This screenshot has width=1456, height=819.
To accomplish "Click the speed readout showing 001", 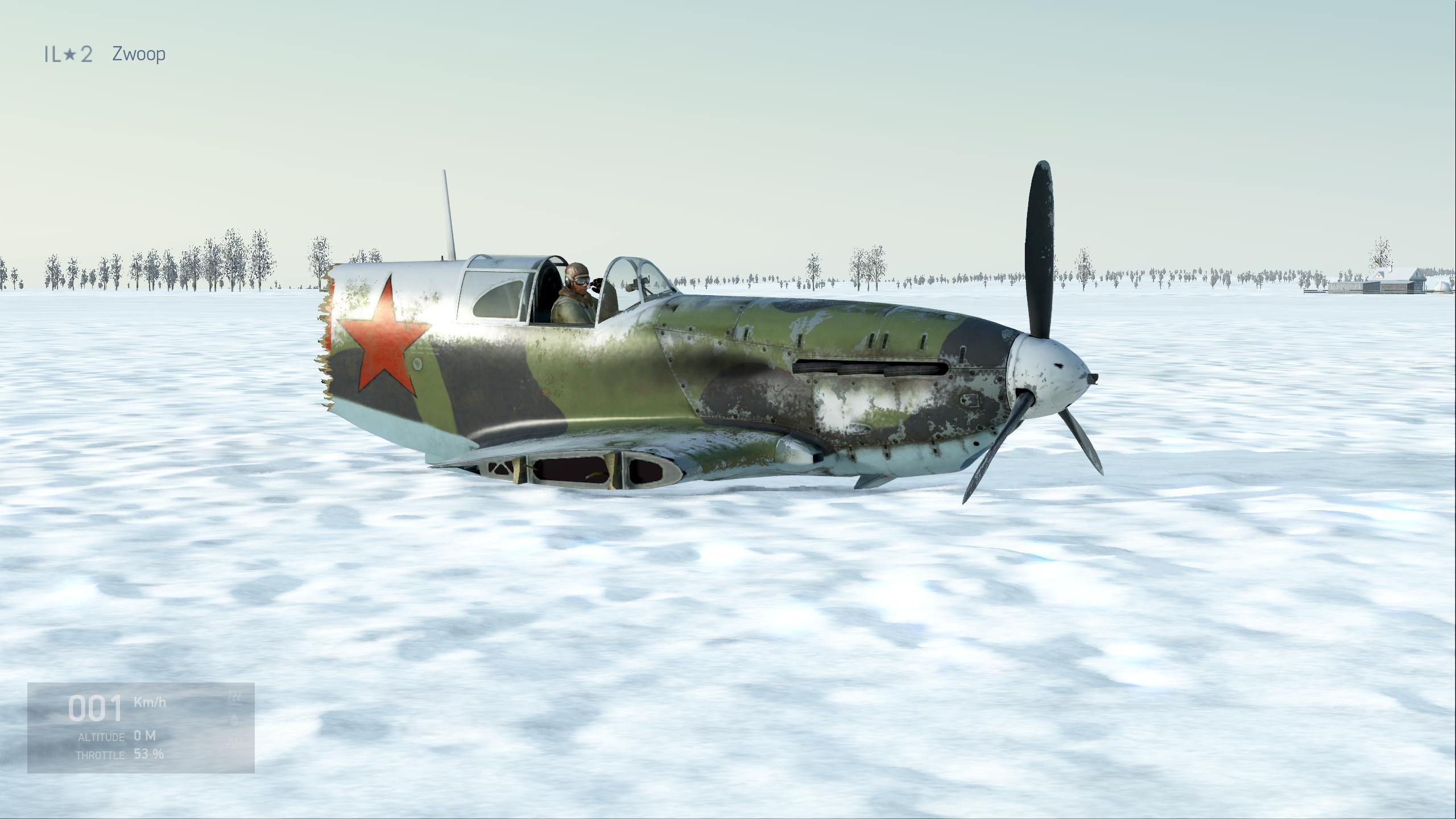I will [96, 708].
